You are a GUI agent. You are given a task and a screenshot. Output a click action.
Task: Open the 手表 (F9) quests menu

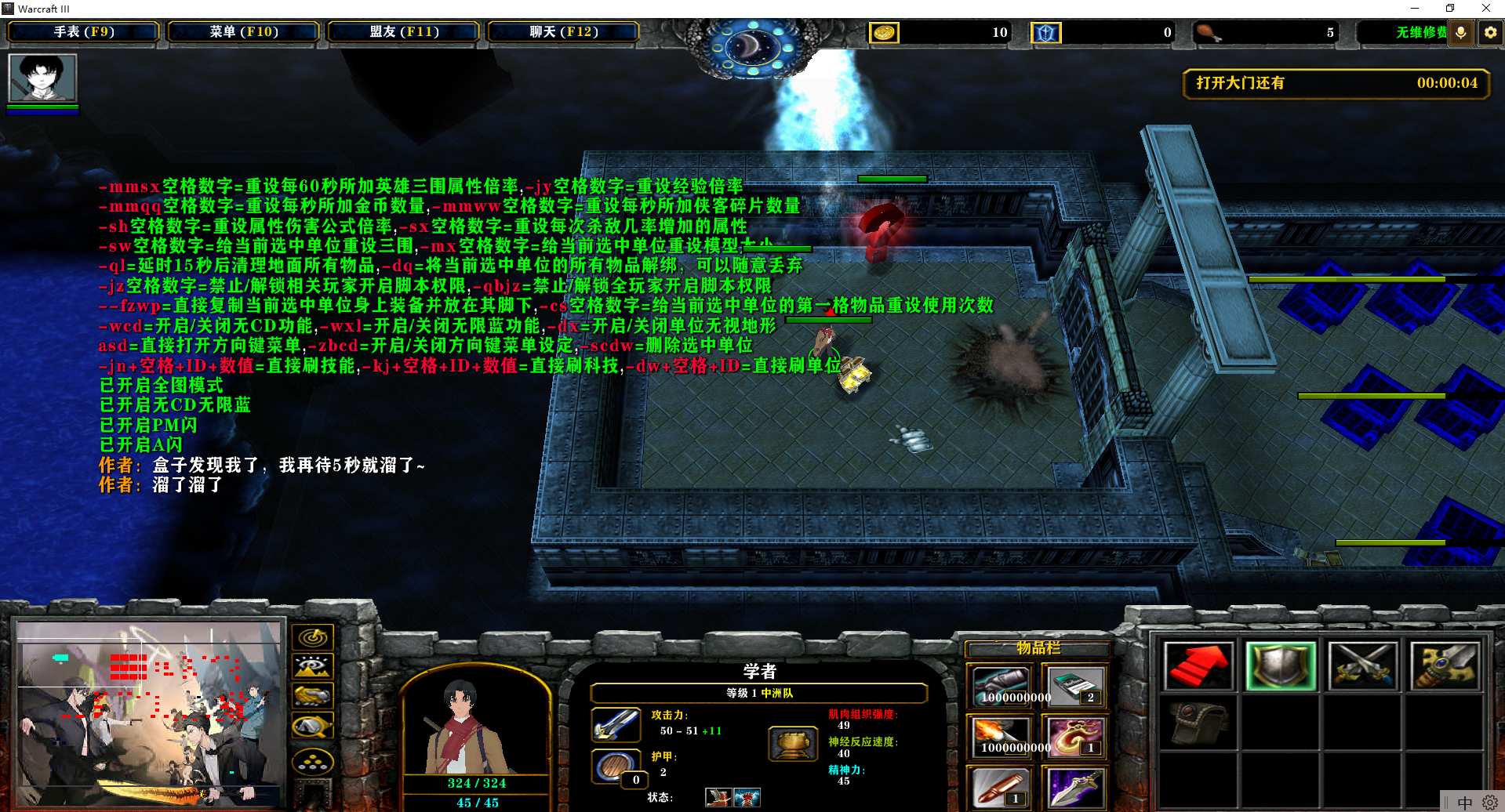tap(84, 32)
